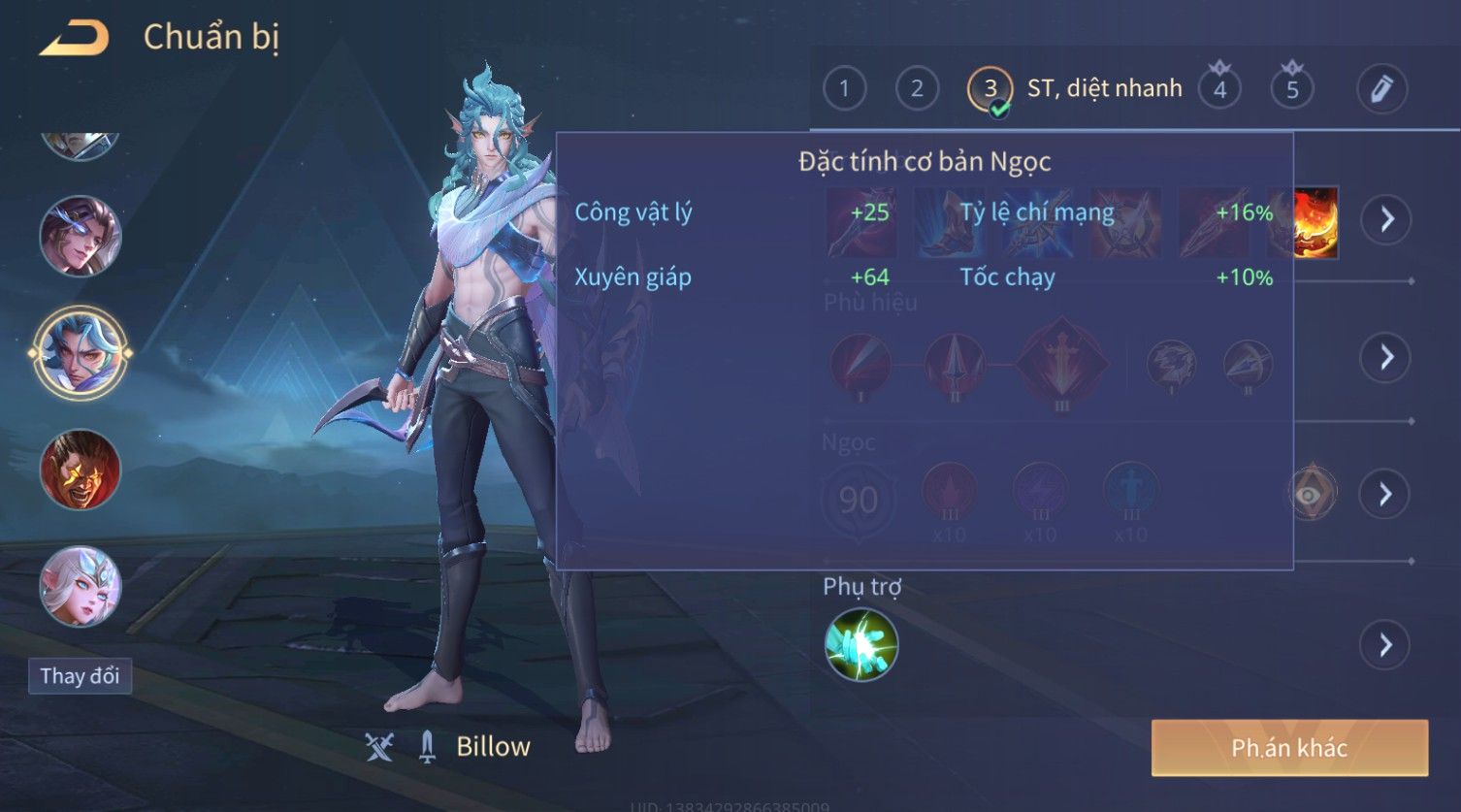Select locked loadout preset 4
This screenshot has height=812, width=1461.
click(x=1219, y=89)
